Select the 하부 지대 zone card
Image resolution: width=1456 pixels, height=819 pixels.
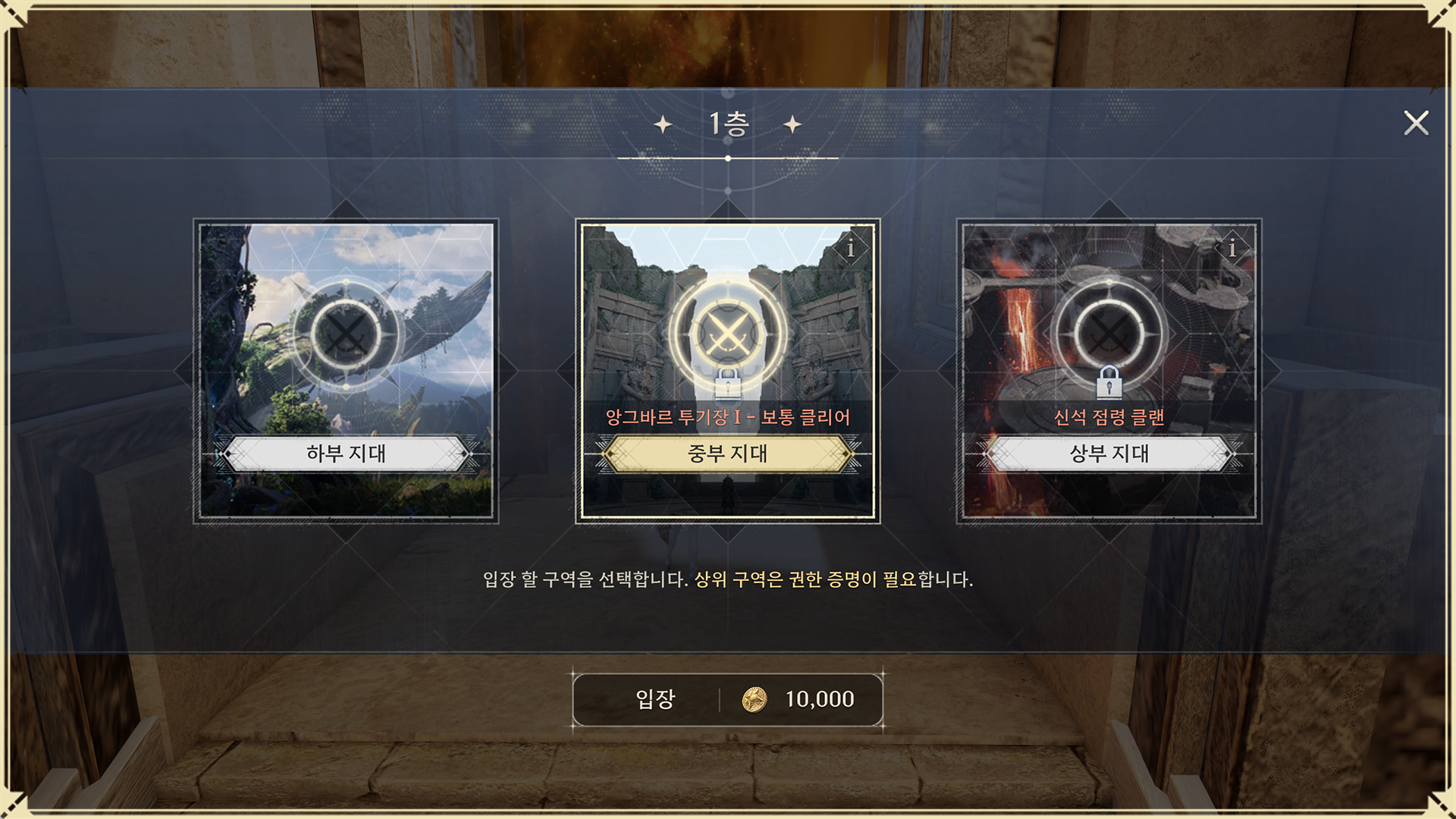(x=346, y=371)
